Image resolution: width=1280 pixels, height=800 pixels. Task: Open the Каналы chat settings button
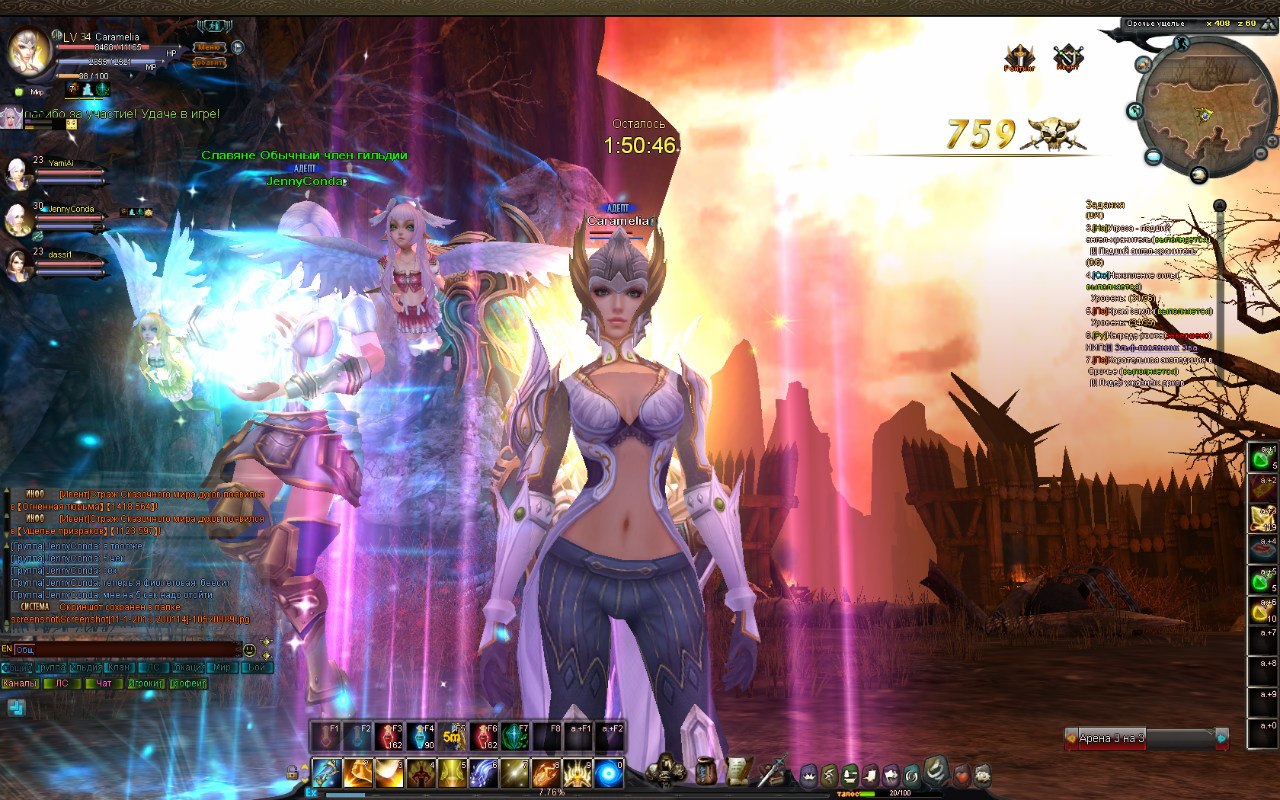[20, 684]
